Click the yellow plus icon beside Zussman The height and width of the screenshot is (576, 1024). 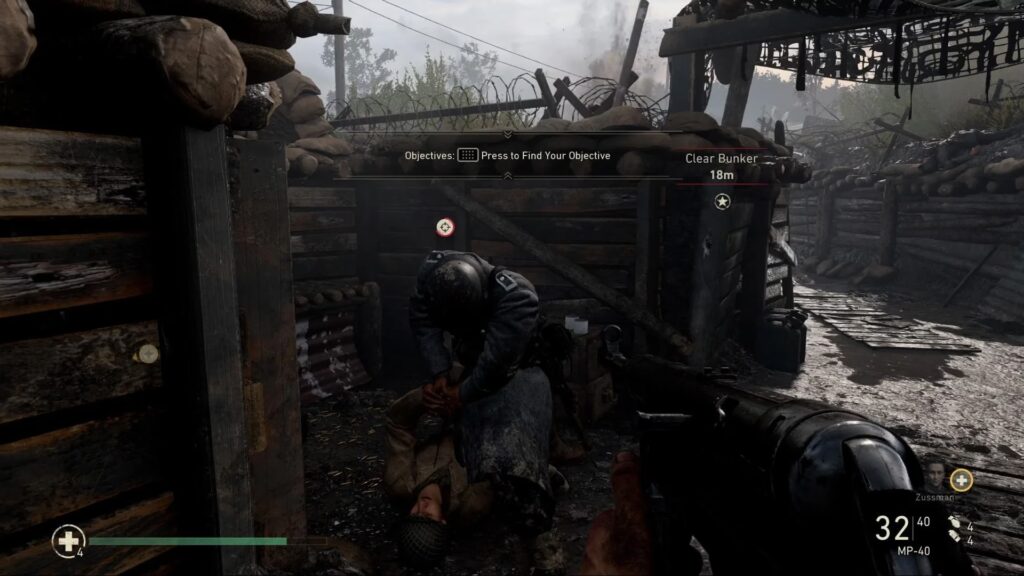pyautogui.click(x=961, y=480)
